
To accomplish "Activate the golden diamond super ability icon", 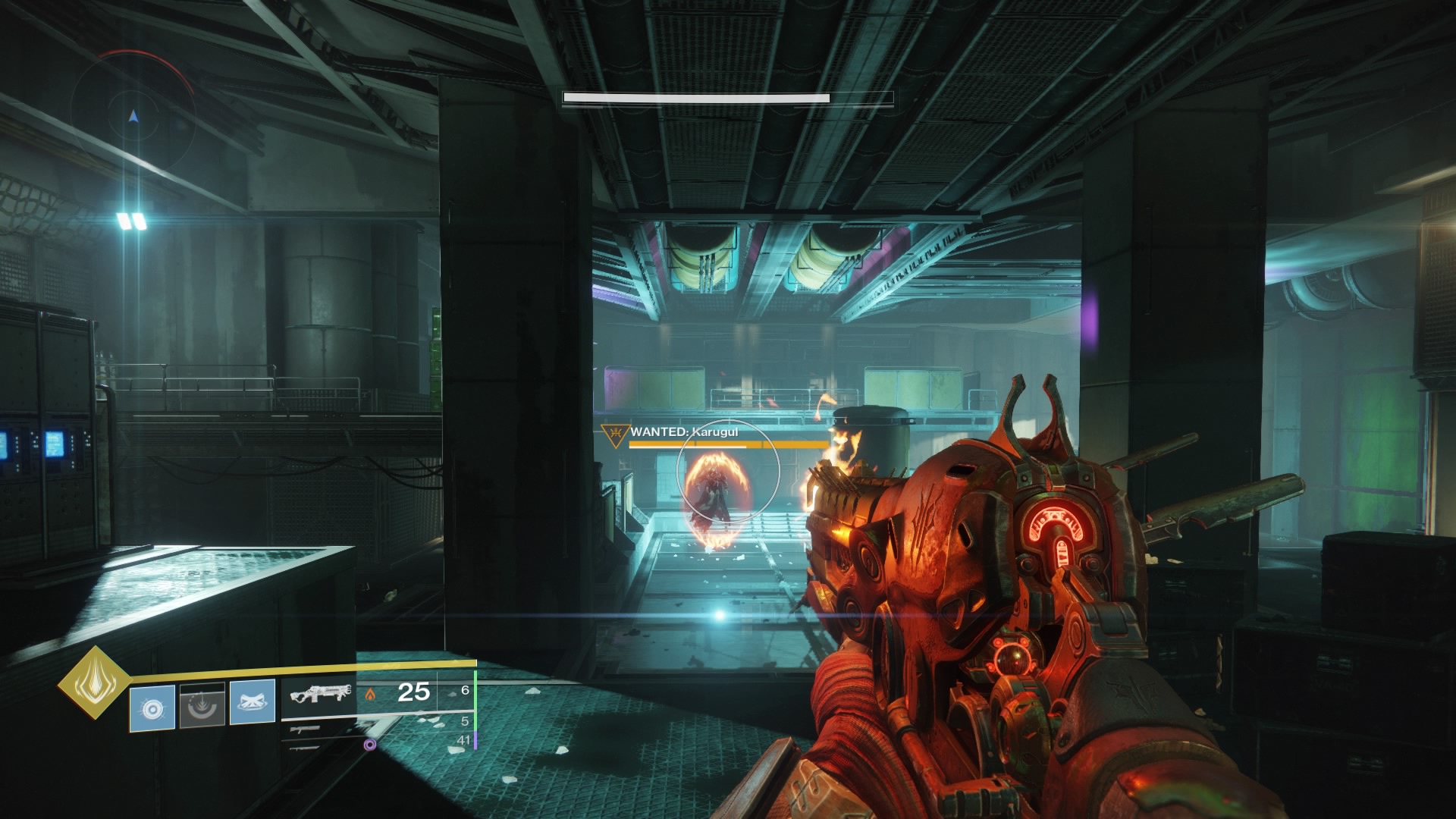I will (93, 682).
